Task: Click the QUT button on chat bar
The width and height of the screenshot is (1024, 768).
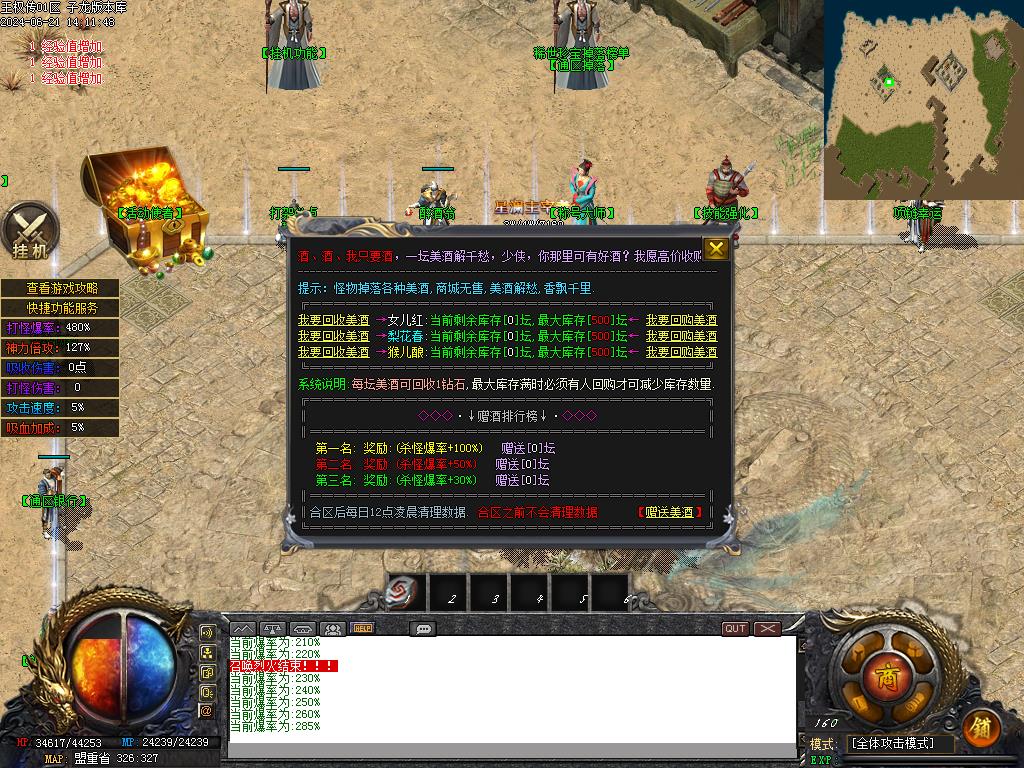Action: point(735,629)
